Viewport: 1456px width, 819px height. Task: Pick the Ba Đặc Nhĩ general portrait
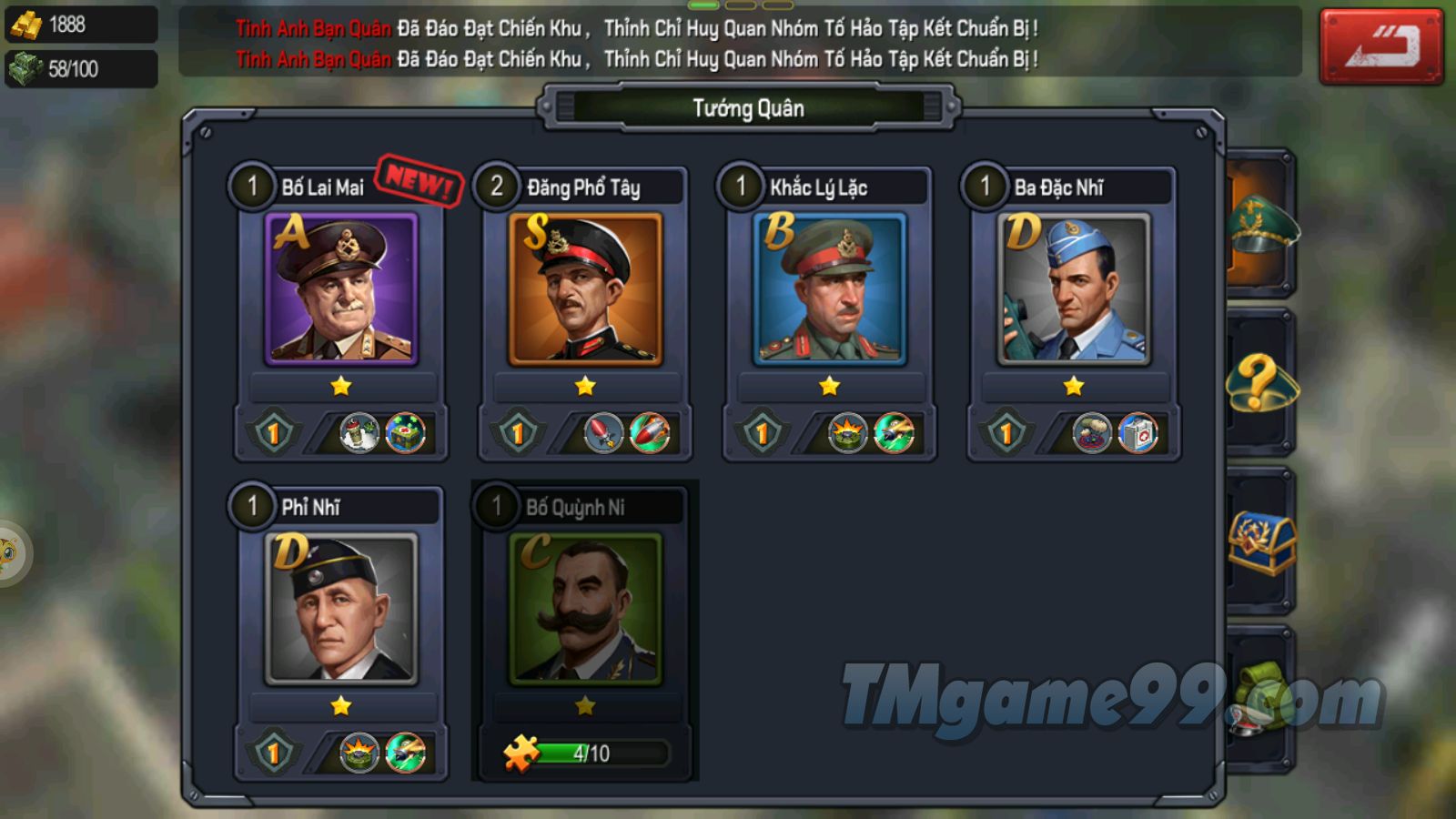pyautogui.click(x=1074, y=289)
